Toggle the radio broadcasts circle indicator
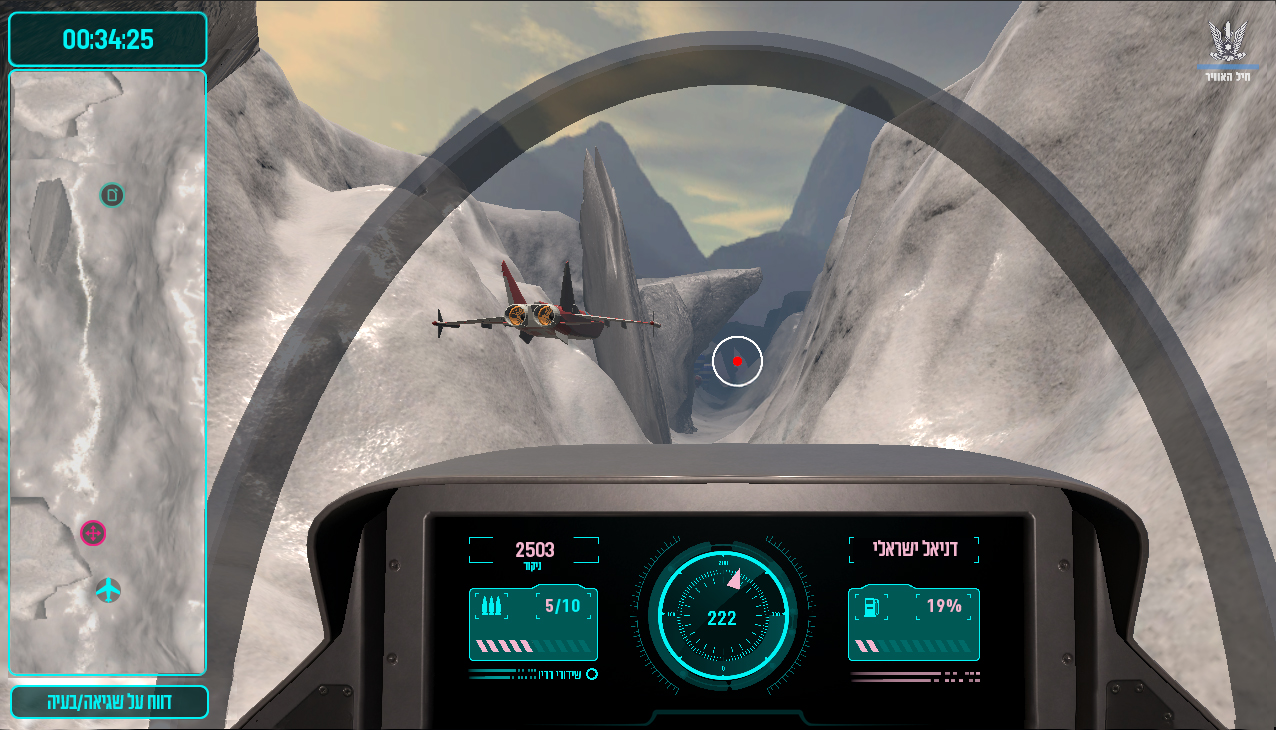Screen dimensions: 1276x730 click(x=592, y=674)
